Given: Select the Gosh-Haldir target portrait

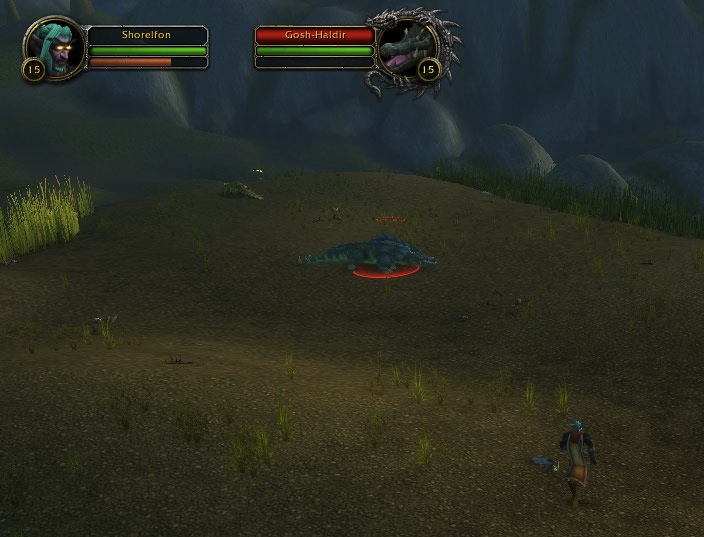Looking at the screenshot, I should click(406, 50).
